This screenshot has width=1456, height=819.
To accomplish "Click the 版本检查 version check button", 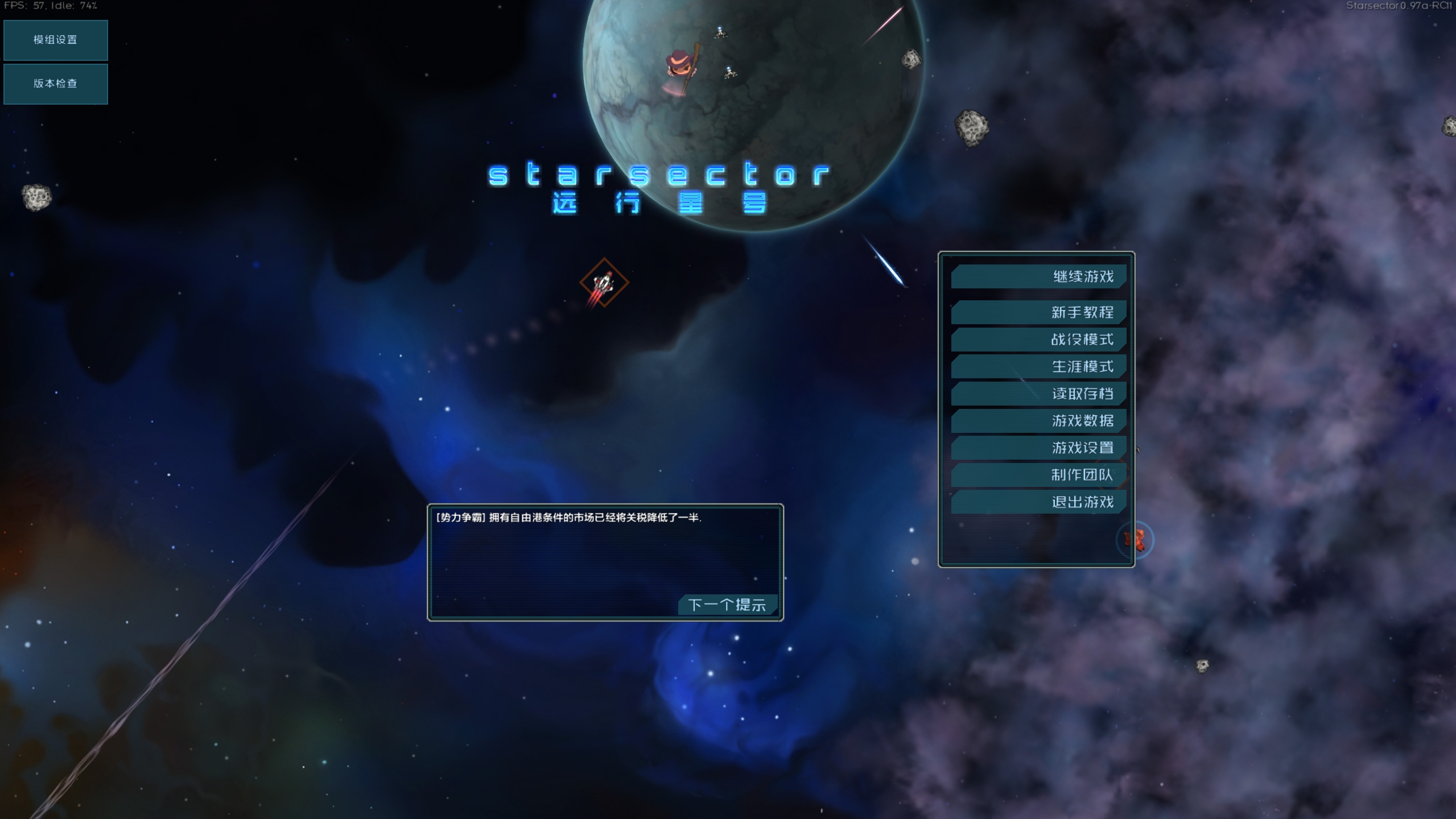I will (x=55, y=84).
